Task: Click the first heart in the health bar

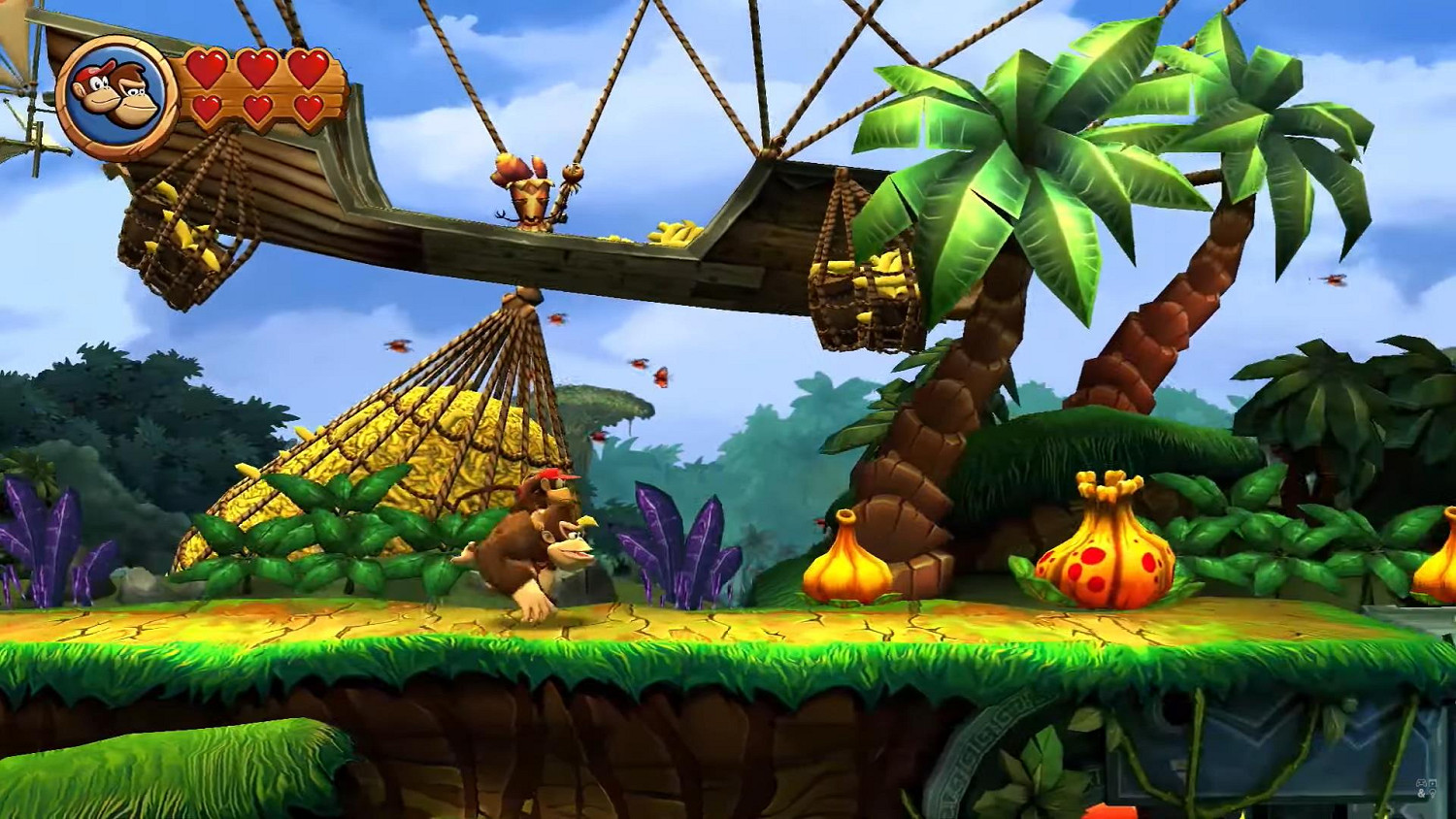Action: point(207,71)
